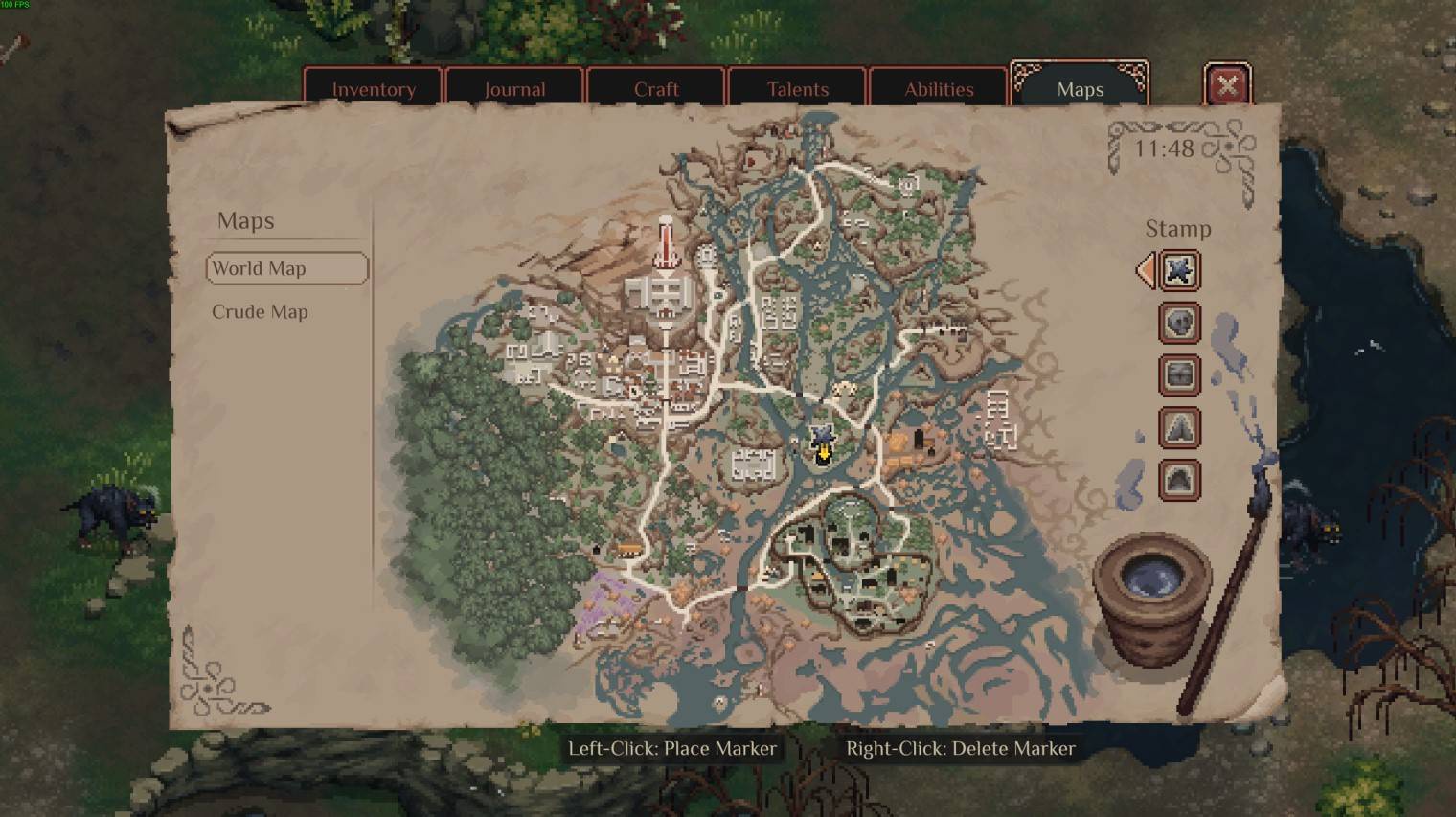Choose the Crude Map entry
1456x817 pixels.
[x=260, y=312]
